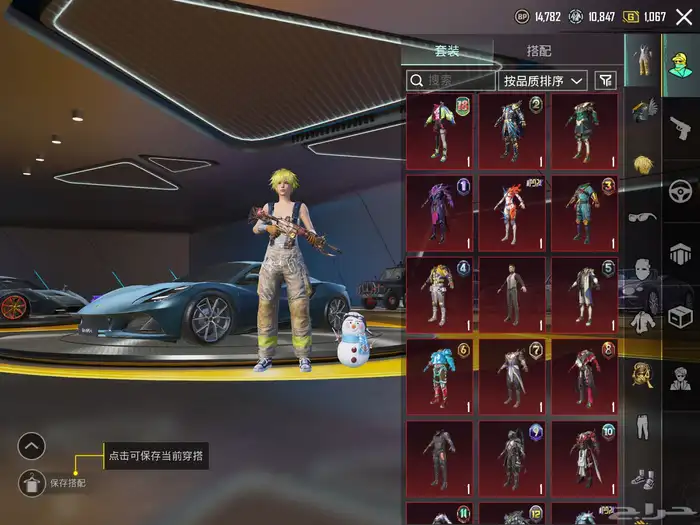Screen dimensions: 700x525
Task: Show the sunglasses category
Action: [x=640, y=216]
